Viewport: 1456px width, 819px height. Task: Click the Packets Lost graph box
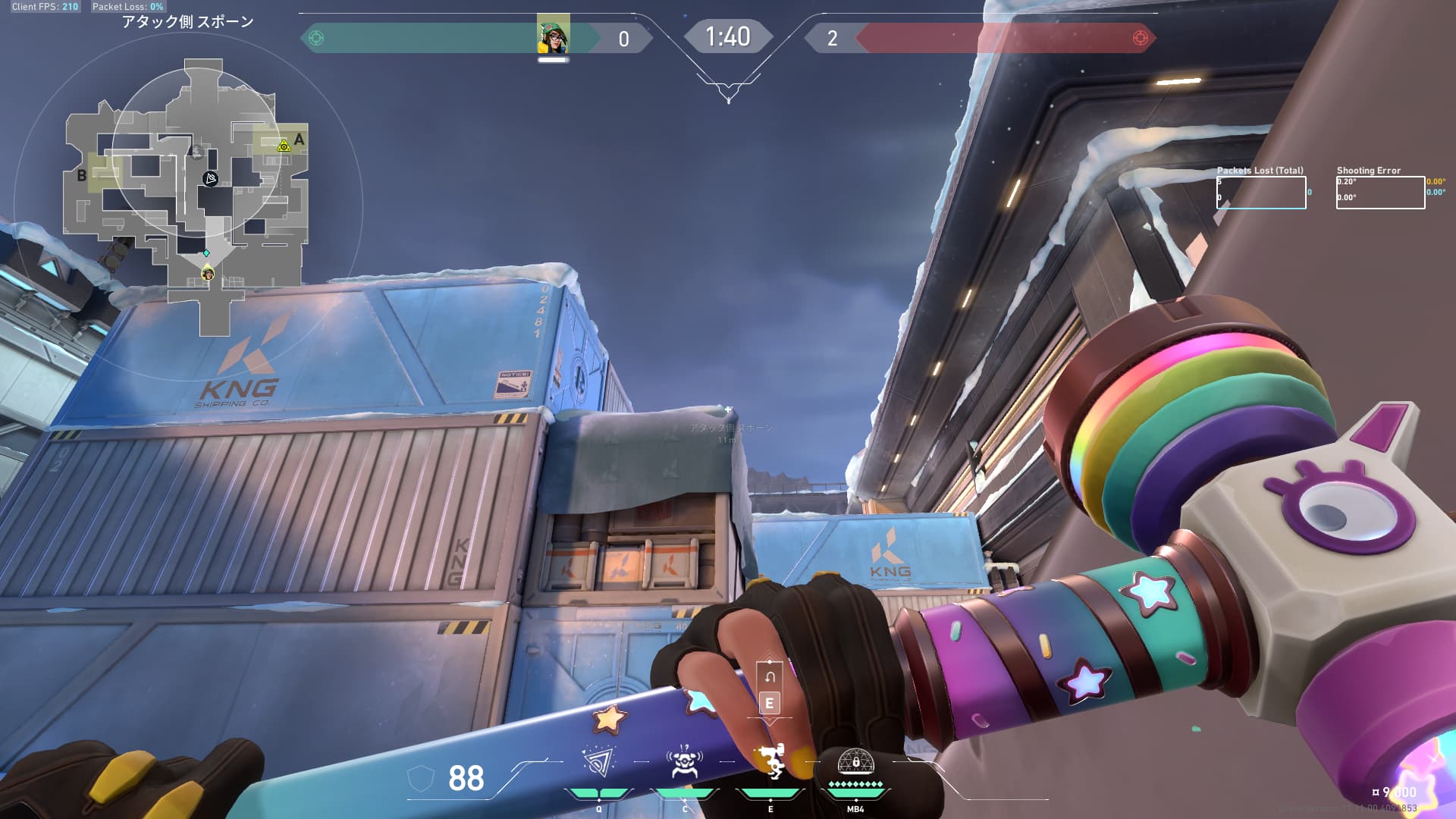[x=1261, y=193]
